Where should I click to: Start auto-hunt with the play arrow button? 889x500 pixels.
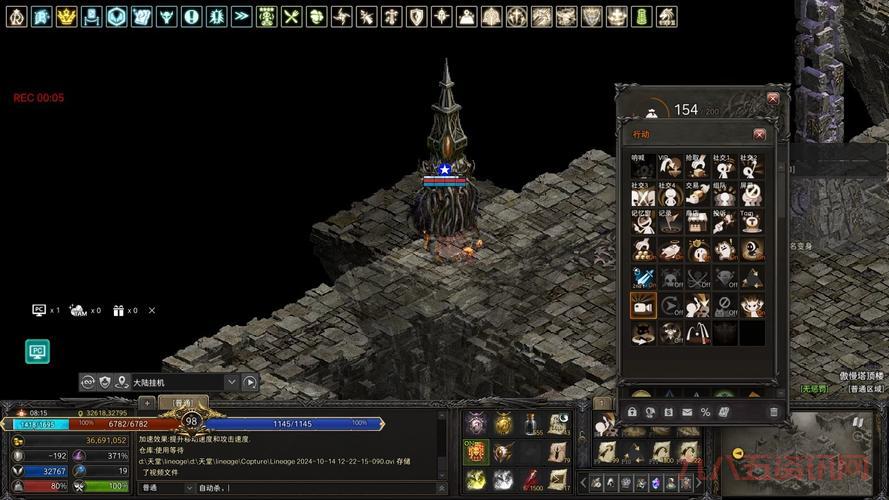(x=250, y=382)
